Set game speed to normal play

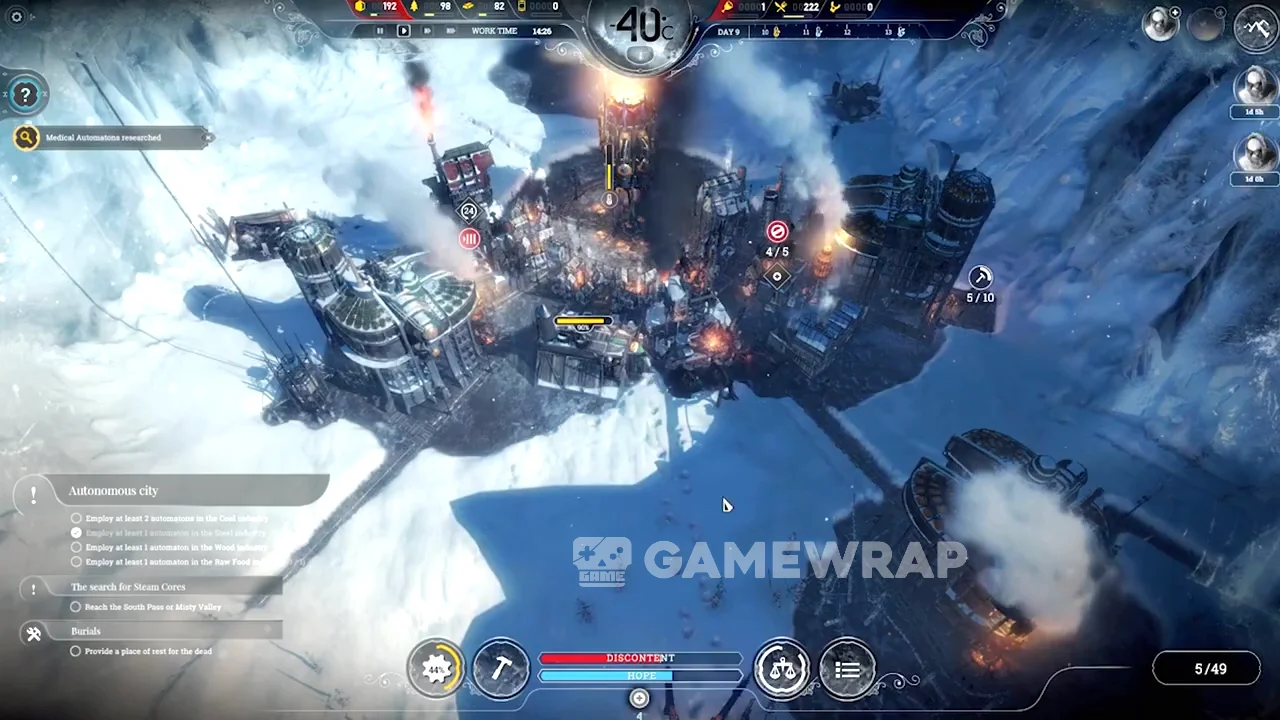point(404,31)
